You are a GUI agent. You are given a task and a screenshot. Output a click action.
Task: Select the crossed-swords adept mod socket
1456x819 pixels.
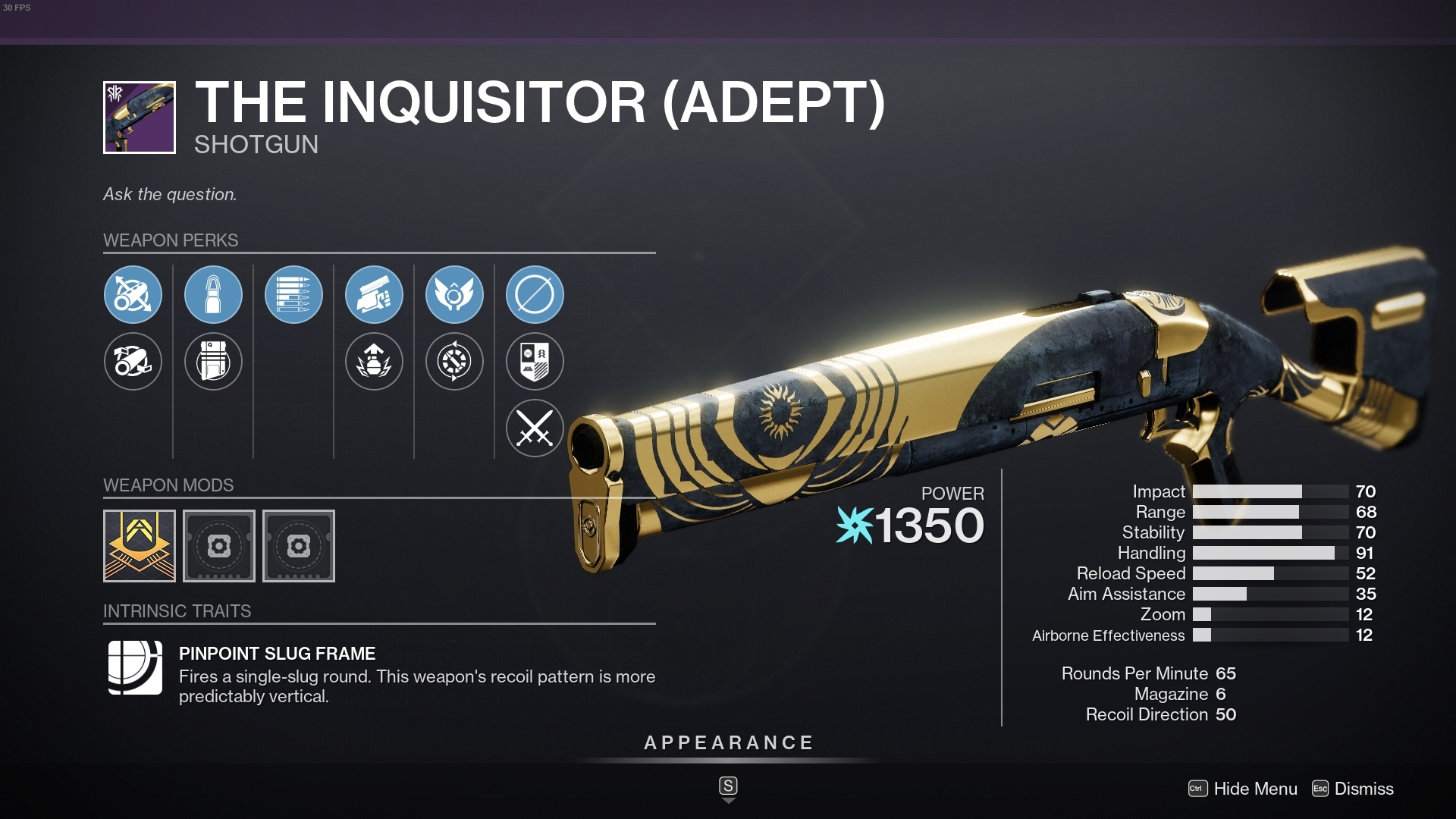tap(535, 428)
